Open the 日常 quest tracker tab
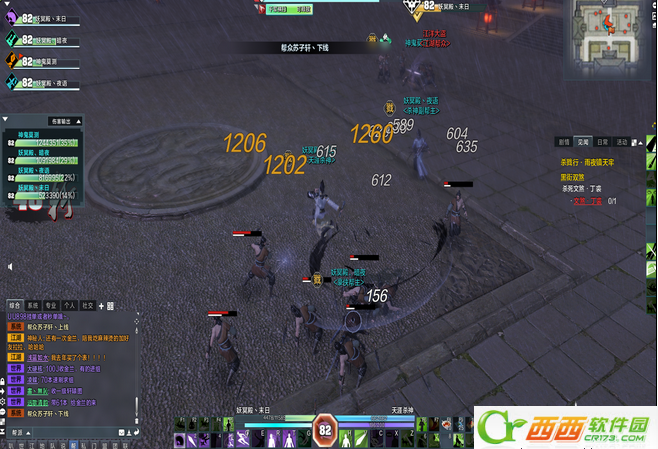This screenshot has height=449, width=658. 603,142
